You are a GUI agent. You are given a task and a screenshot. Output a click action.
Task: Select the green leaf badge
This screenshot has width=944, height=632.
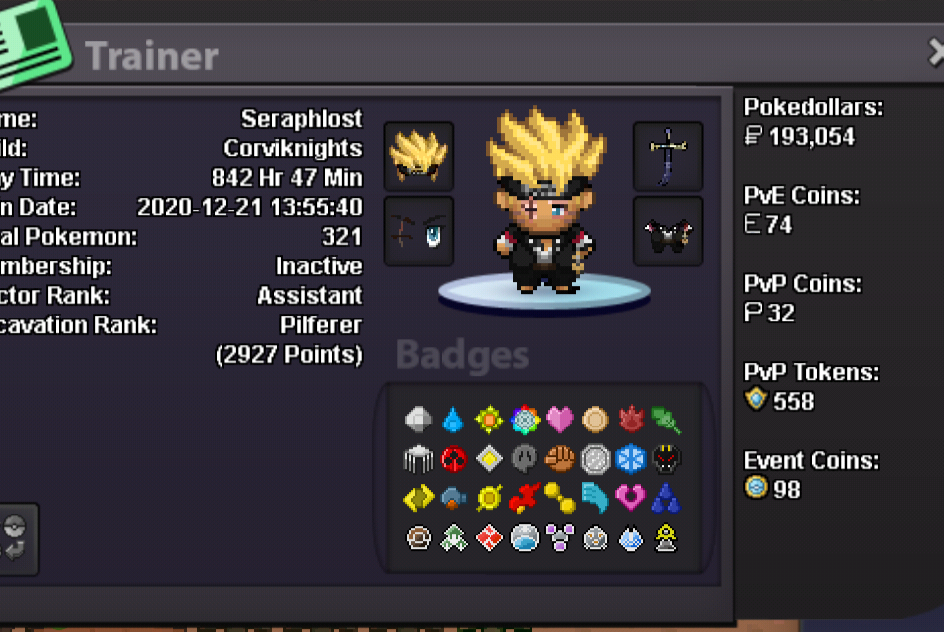(x=666, y=419)
